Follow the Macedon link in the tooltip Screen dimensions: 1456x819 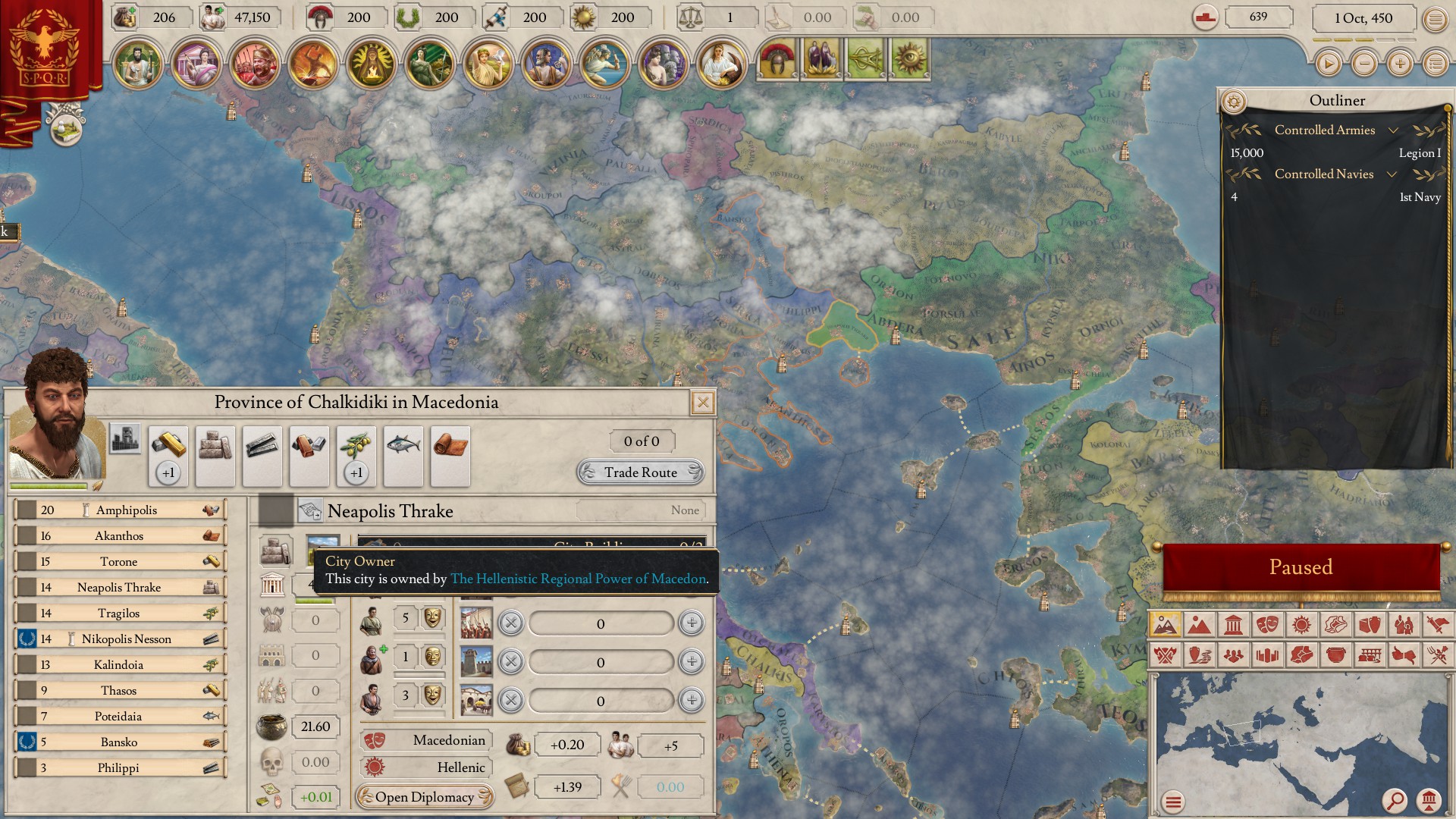578,578
